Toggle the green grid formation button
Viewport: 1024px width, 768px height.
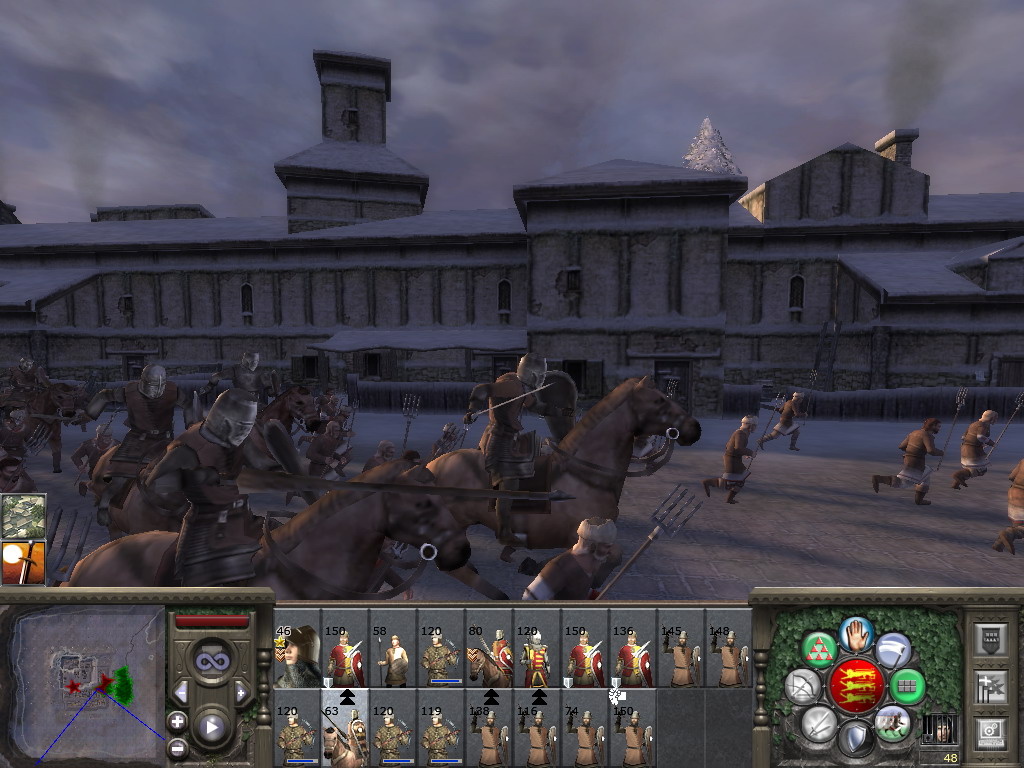click(x=908, y=687)
